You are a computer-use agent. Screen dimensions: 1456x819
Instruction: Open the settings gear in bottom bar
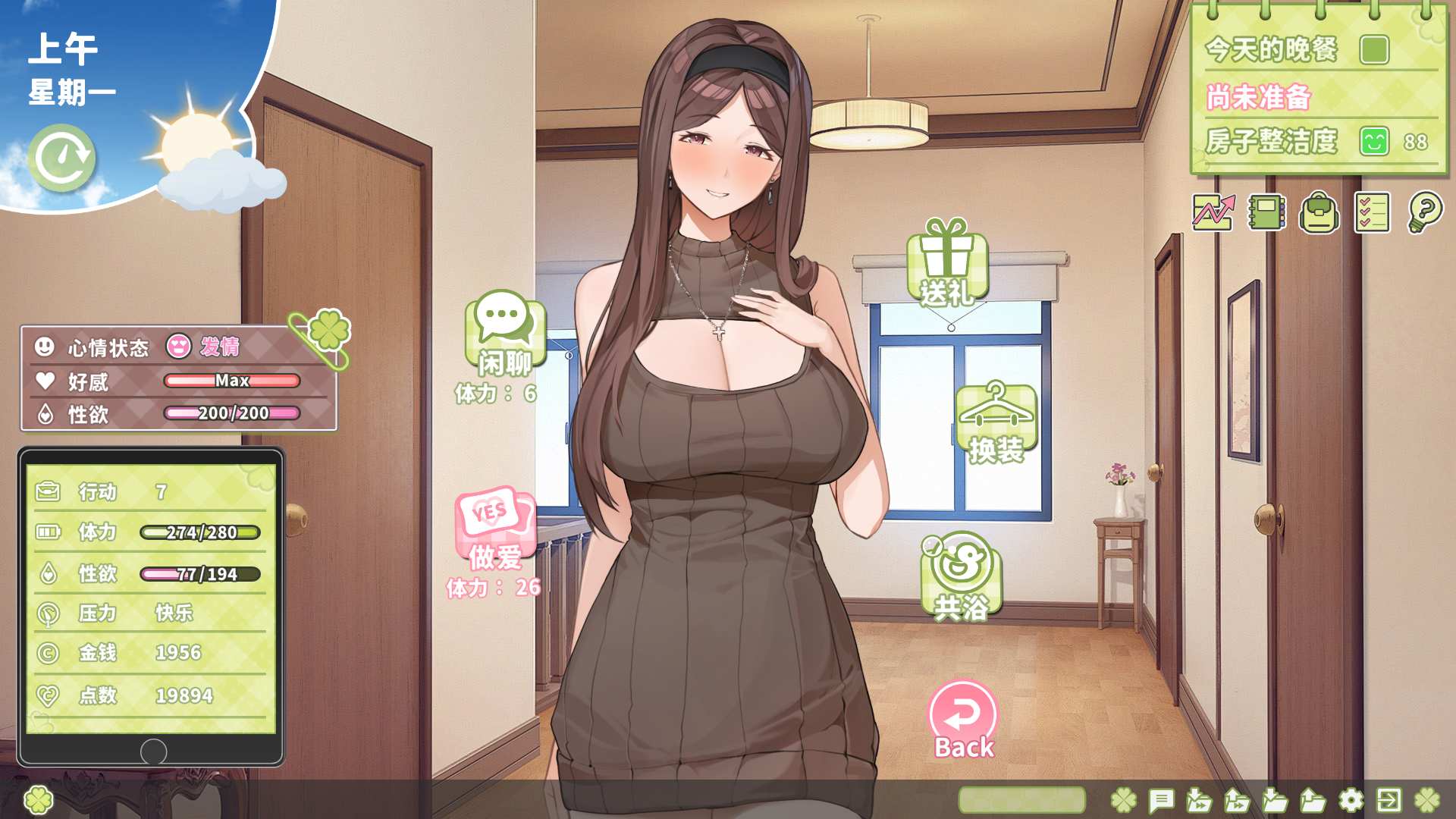(1351, 800)
